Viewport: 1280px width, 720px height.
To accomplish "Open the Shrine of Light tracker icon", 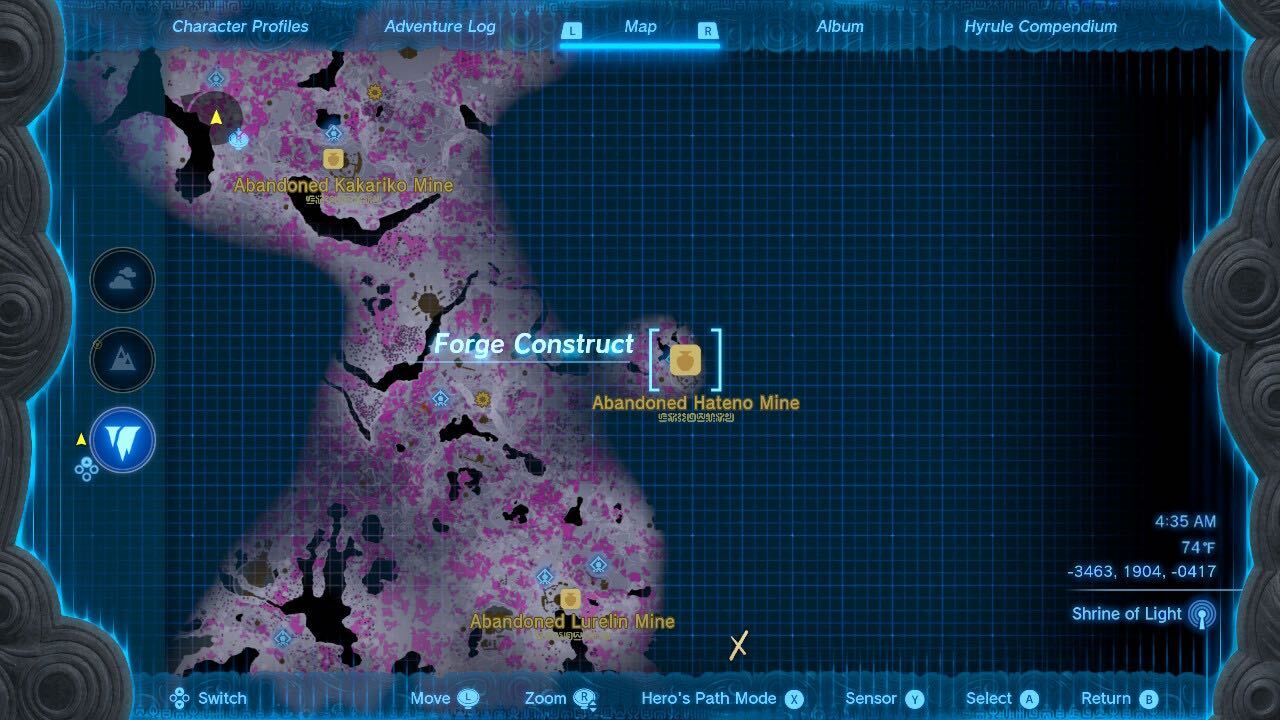I will click(1199, 614).
